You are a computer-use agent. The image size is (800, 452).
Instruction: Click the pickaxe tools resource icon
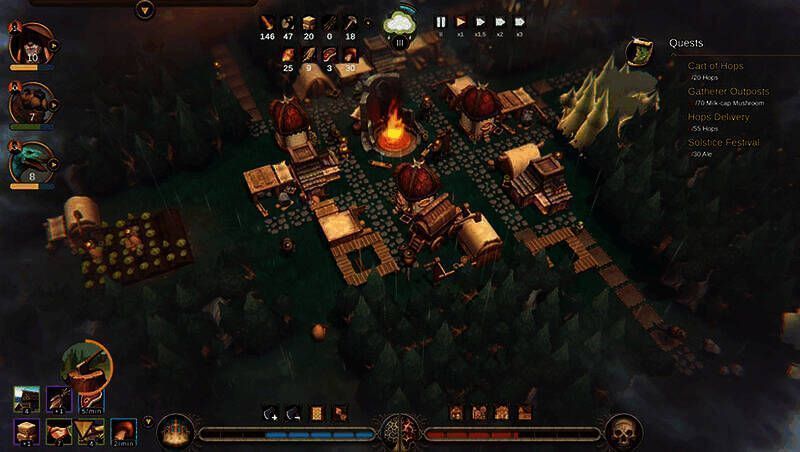pyautogui.click(x=350, y=22)
